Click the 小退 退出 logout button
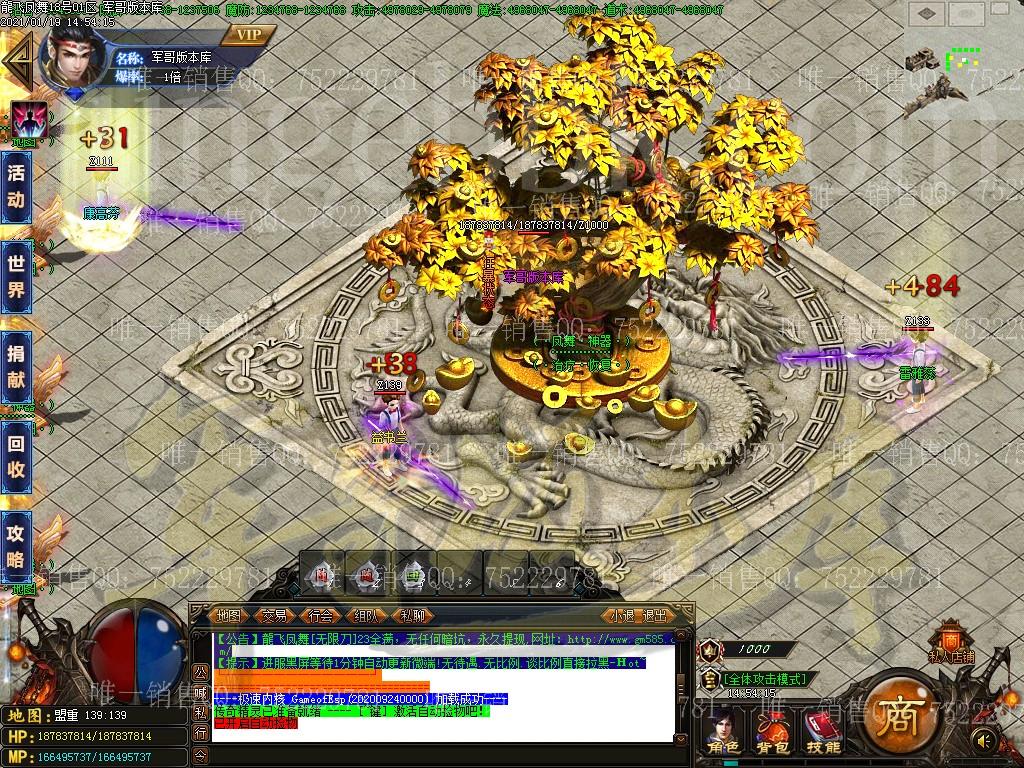 (638, 616)
